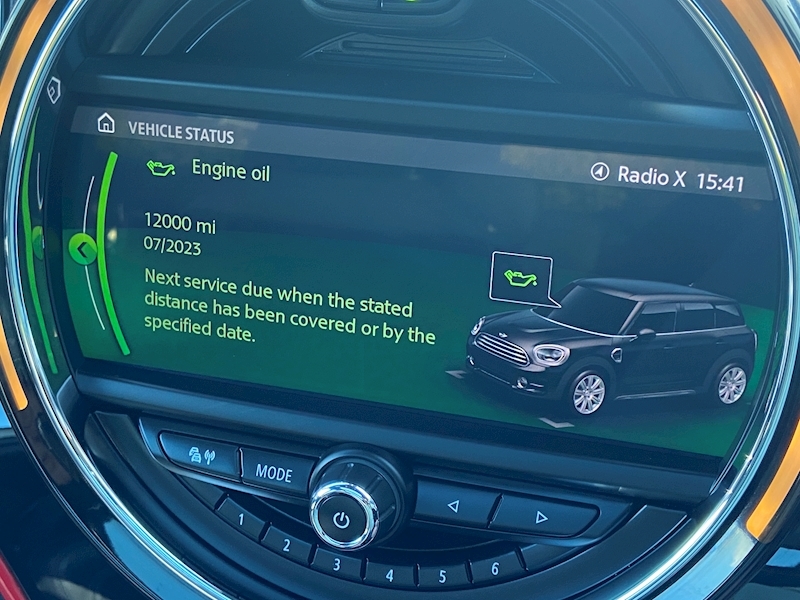Choose preset button 1
Screen dimensions: 800x600
(x=242, y=519)
